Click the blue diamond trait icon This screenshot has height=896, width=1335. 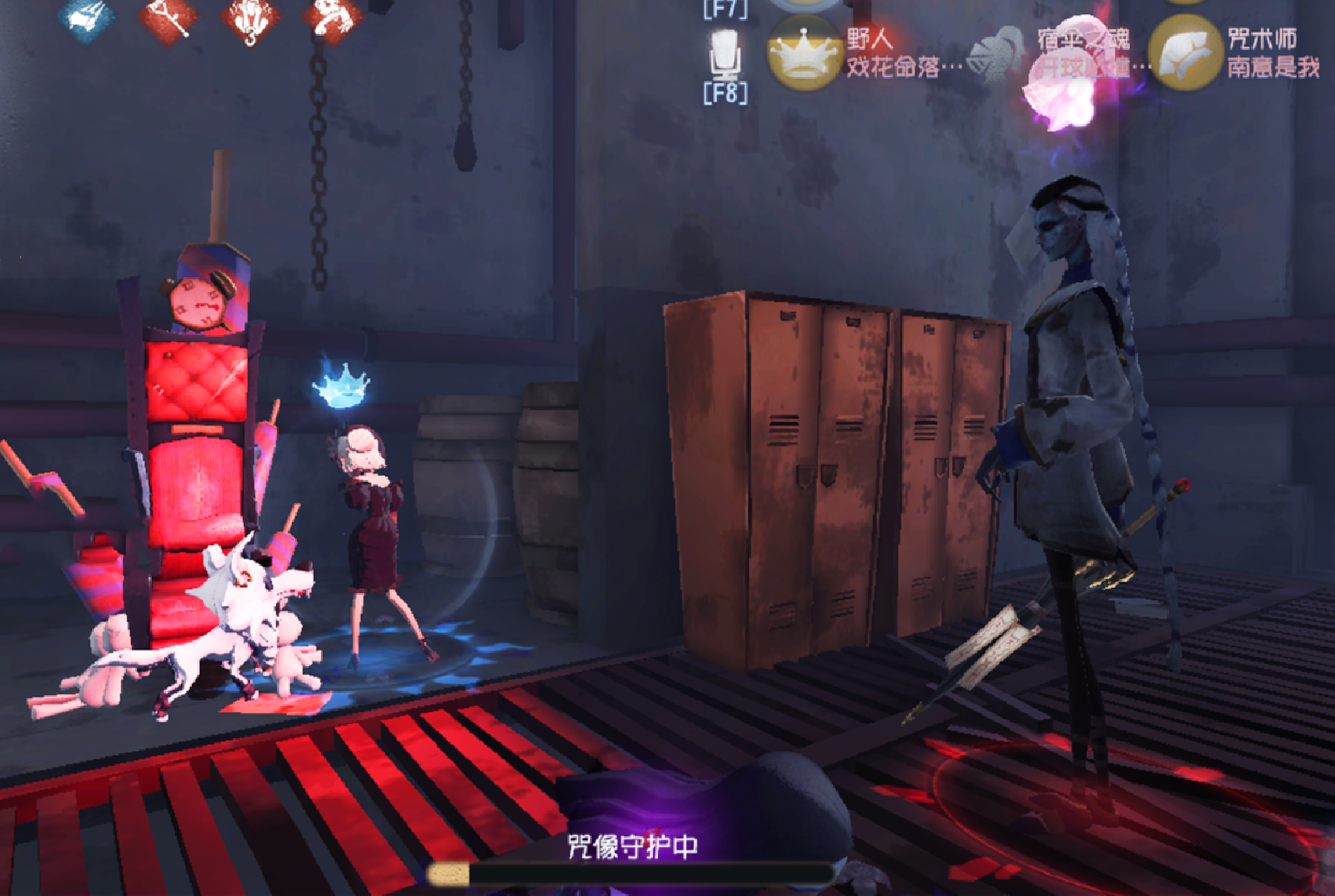point(87,18)
